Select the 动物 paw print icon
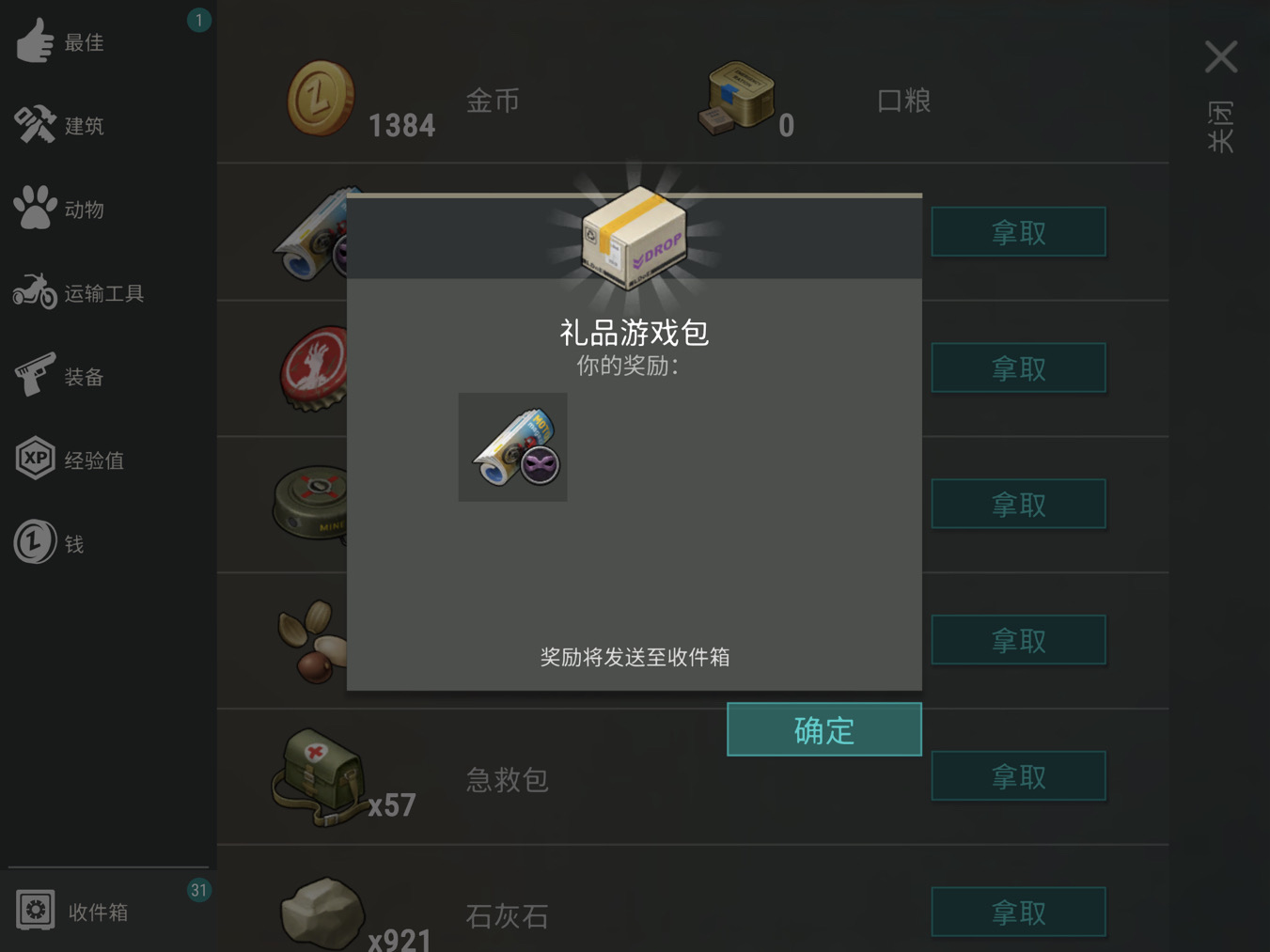The height and width of the screenshot is (952, 1270). pos(36,209)
